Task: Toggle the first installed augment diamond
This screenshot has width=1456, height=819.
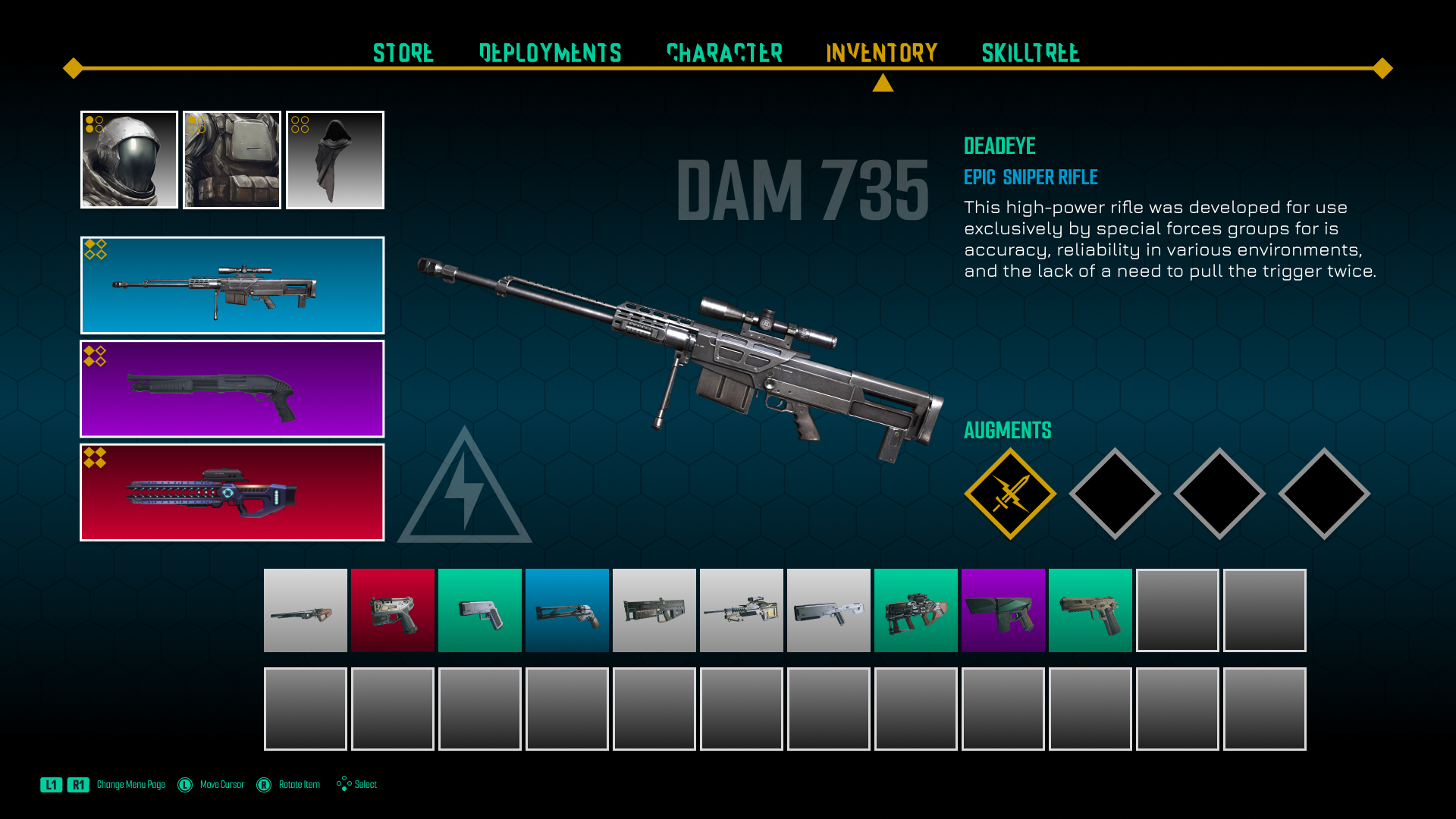Action: (1009, 493)
